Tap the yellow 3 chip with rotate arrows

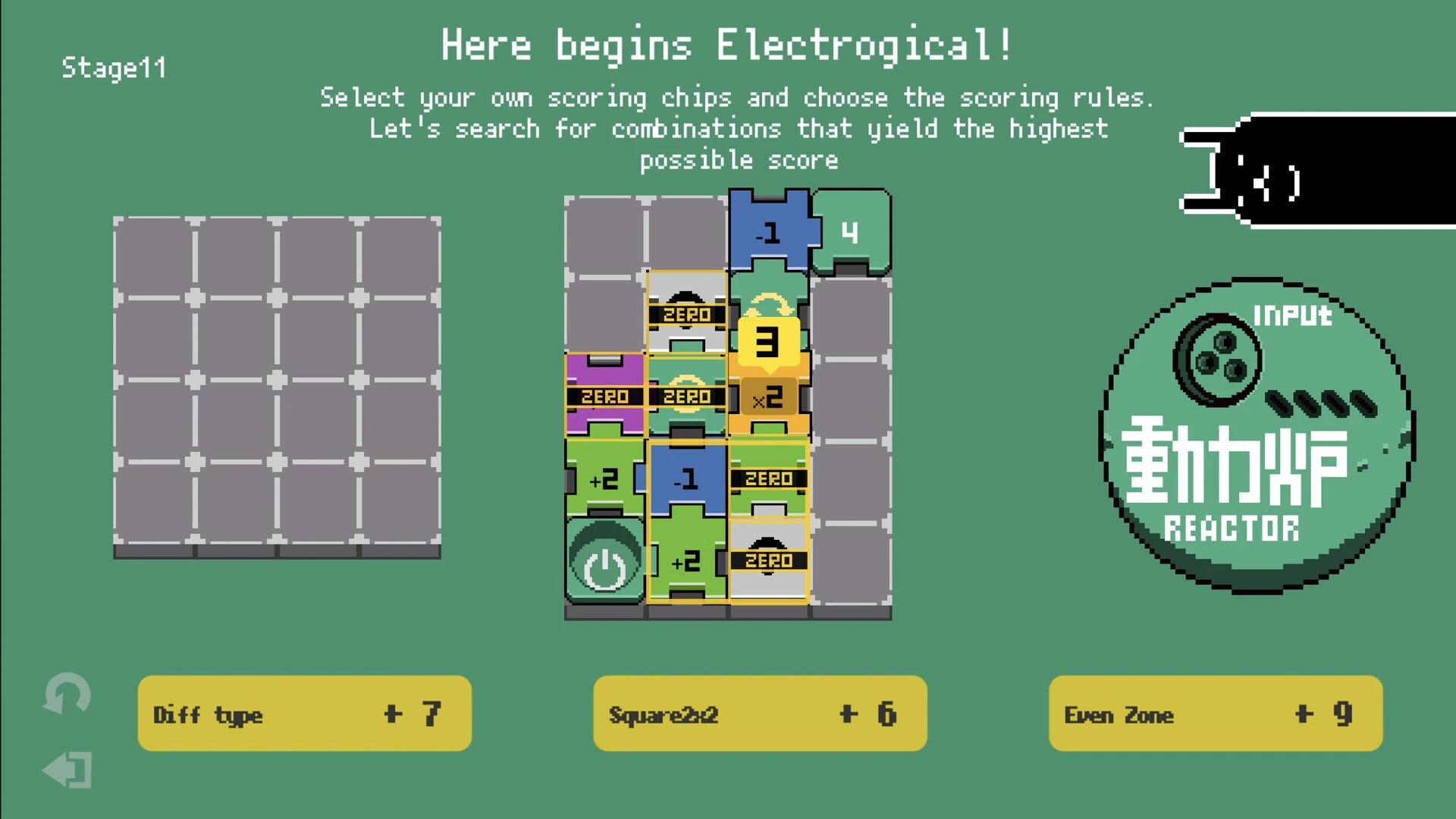768,343
